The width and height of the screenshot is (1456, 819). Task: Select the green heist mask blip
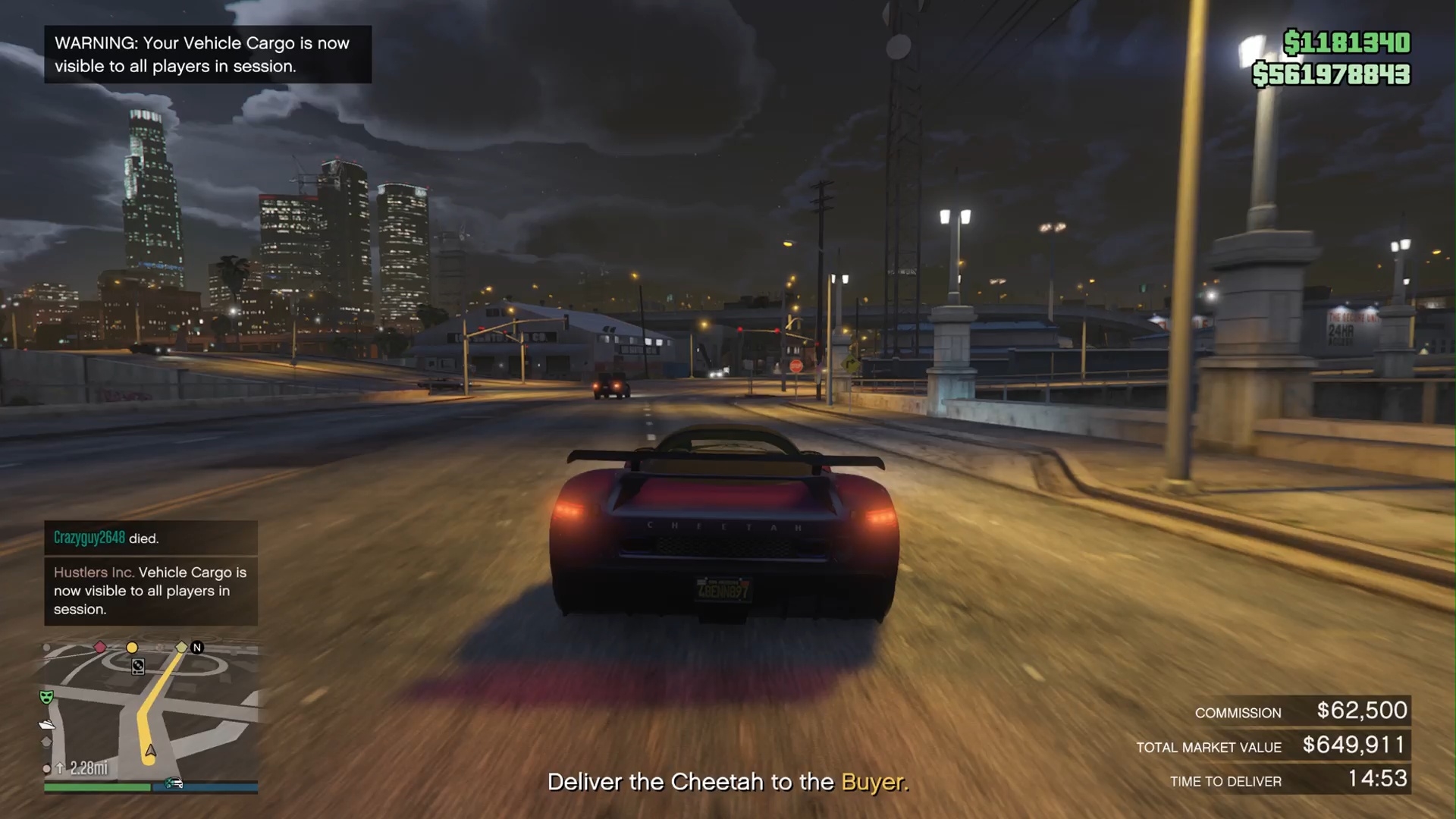46,696
